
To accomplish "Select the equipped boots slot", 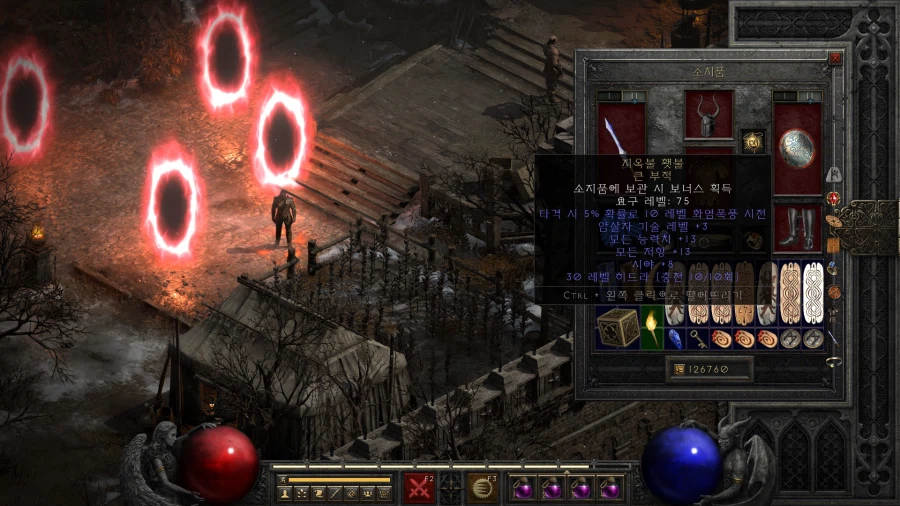I will [x=797, y=228].
